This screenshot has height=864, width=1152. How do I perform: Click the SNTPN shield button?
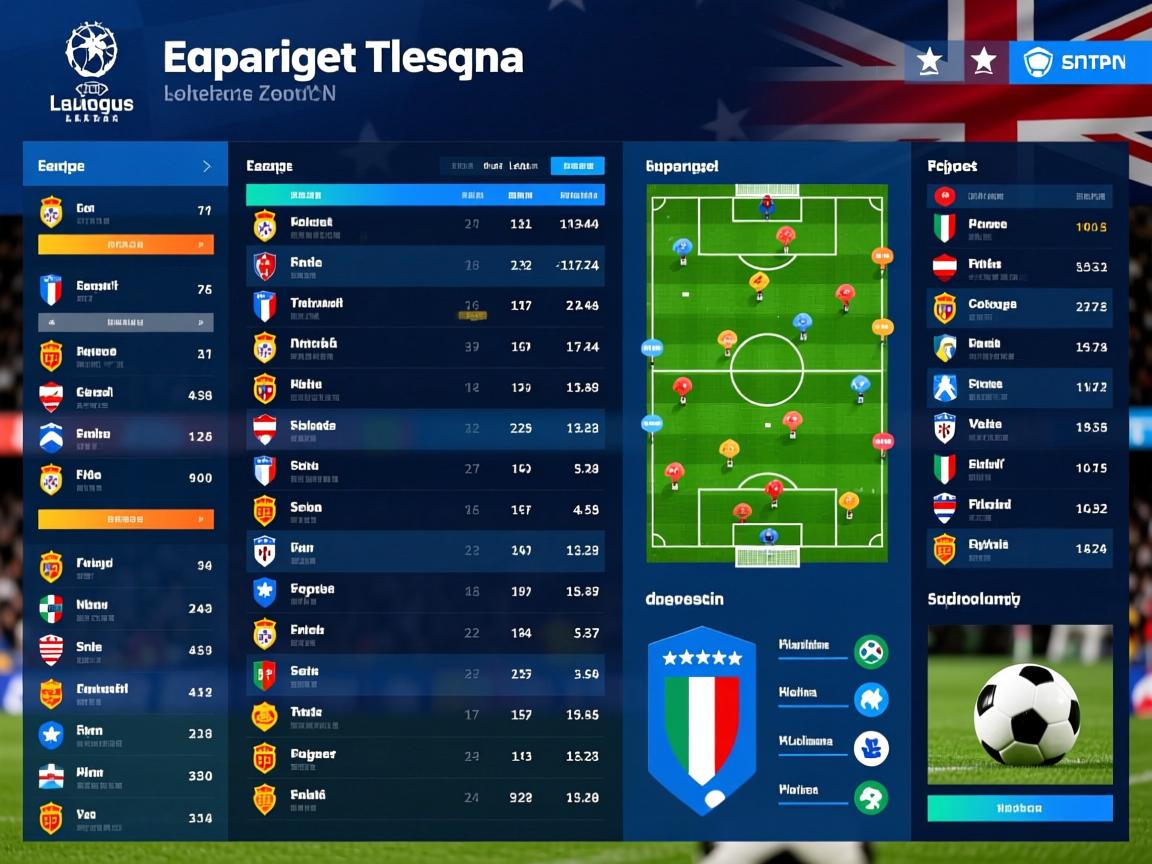(x=1068, y=62)
